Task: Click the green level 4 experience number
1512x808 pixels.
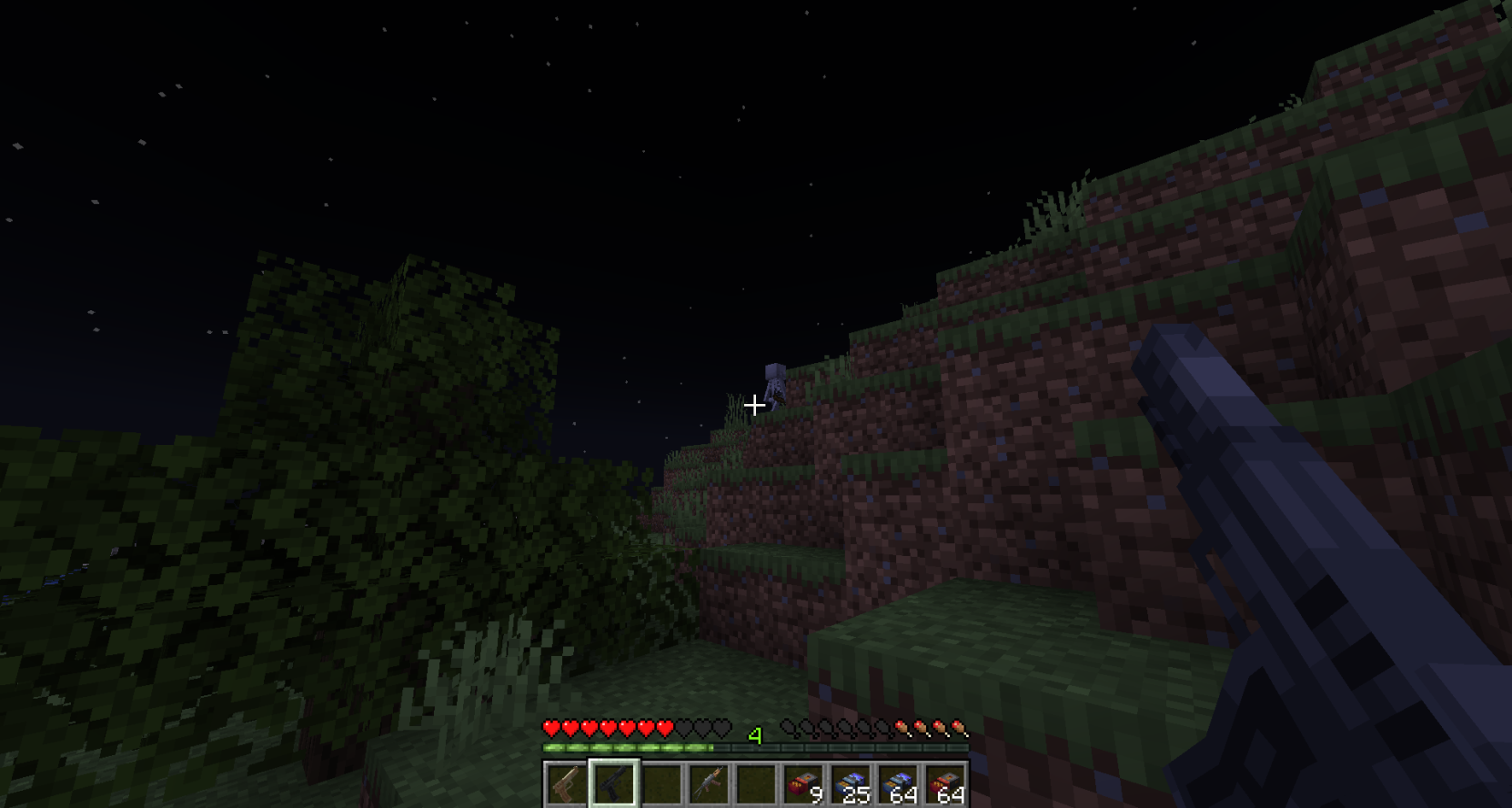Action: [756, 734]
